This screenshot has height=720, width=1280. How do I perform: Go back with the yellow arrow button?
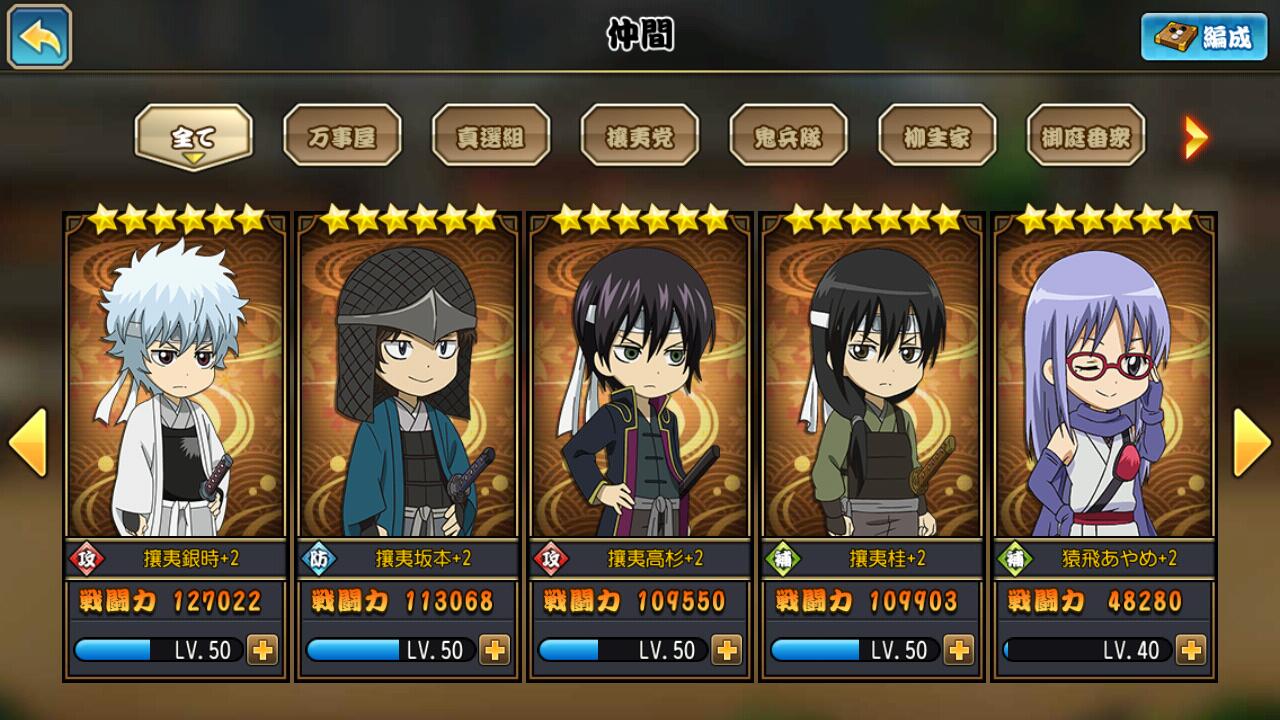tap(40, 37)
